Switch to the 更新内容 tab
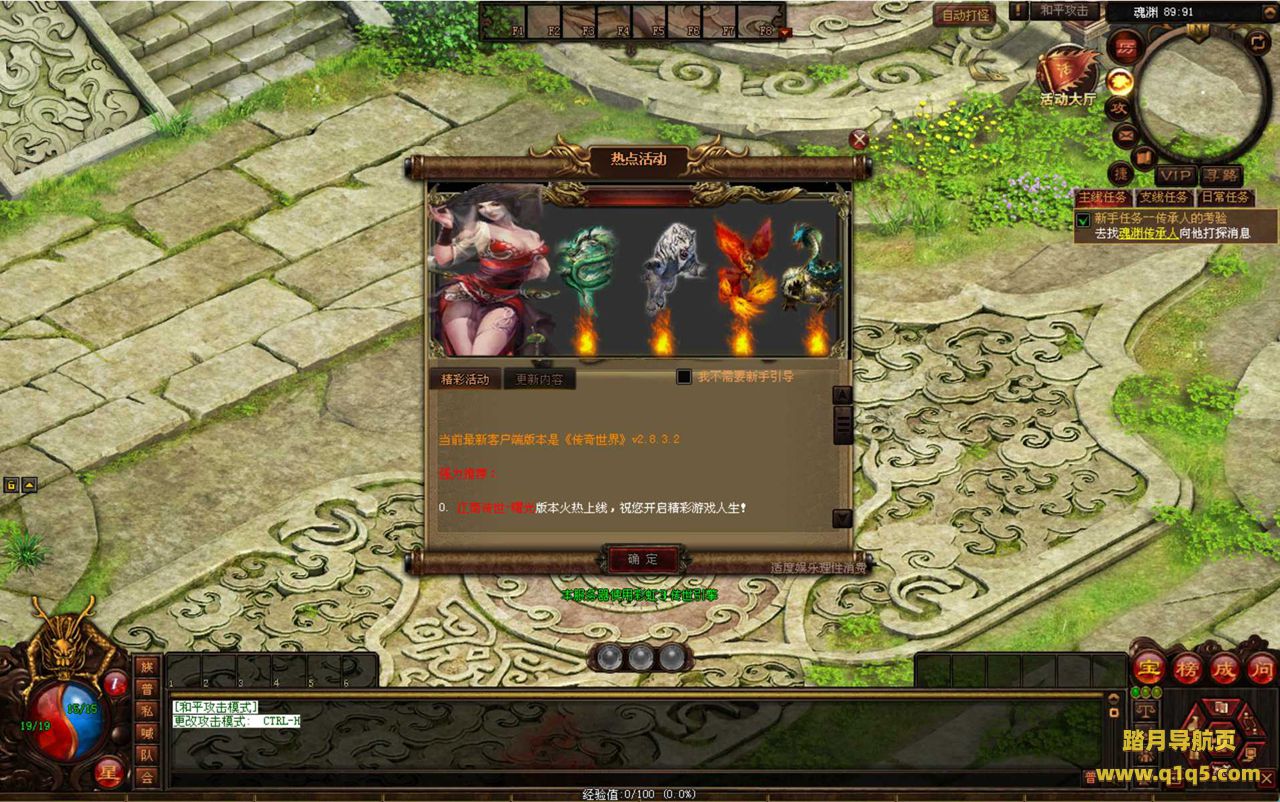This screenshot has height=802, width=1280. tap(539, 380)
